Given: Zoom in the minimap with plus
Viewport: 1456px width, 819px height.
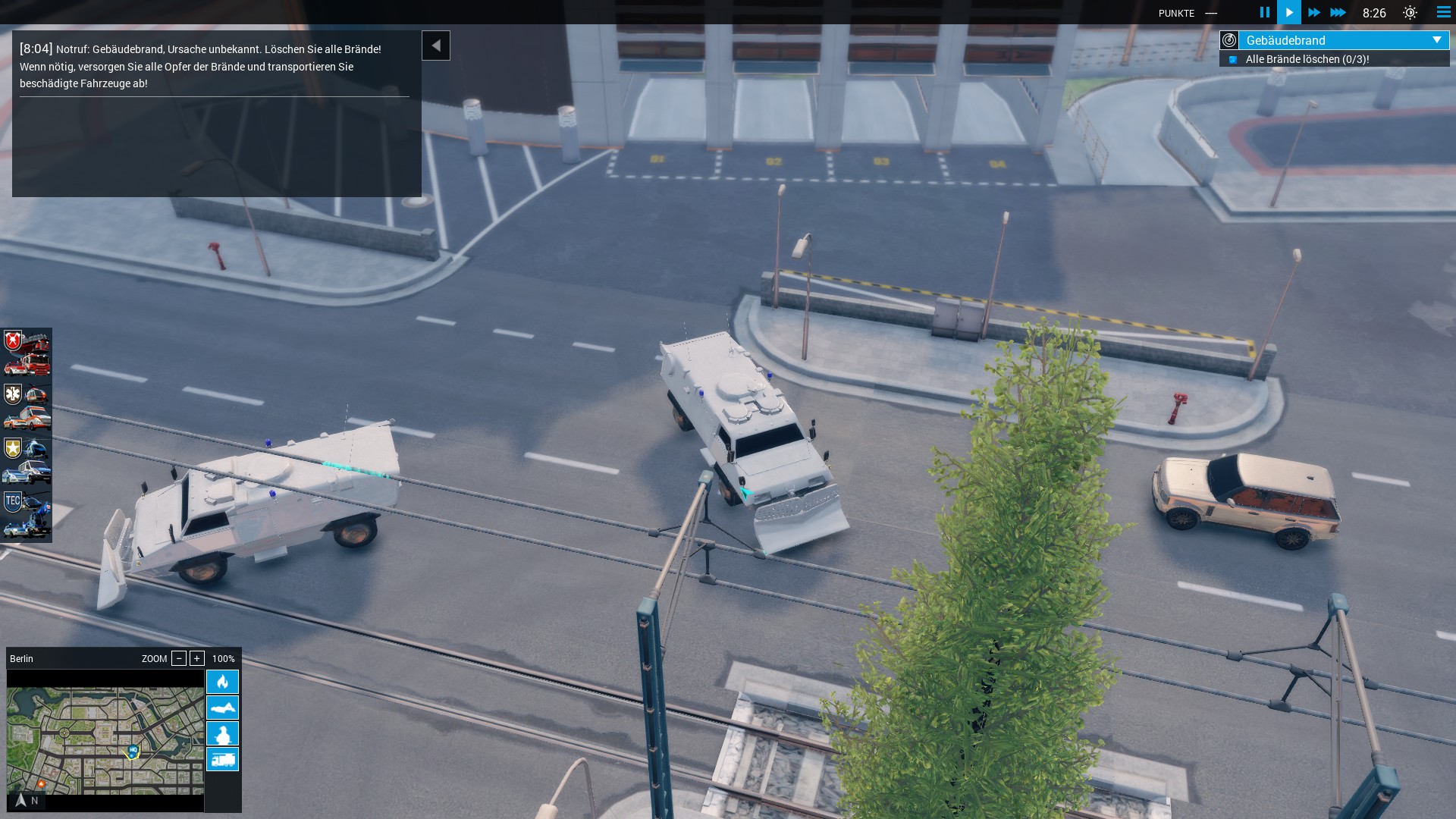Looking at the screenshot, I should tap(197, 658).
